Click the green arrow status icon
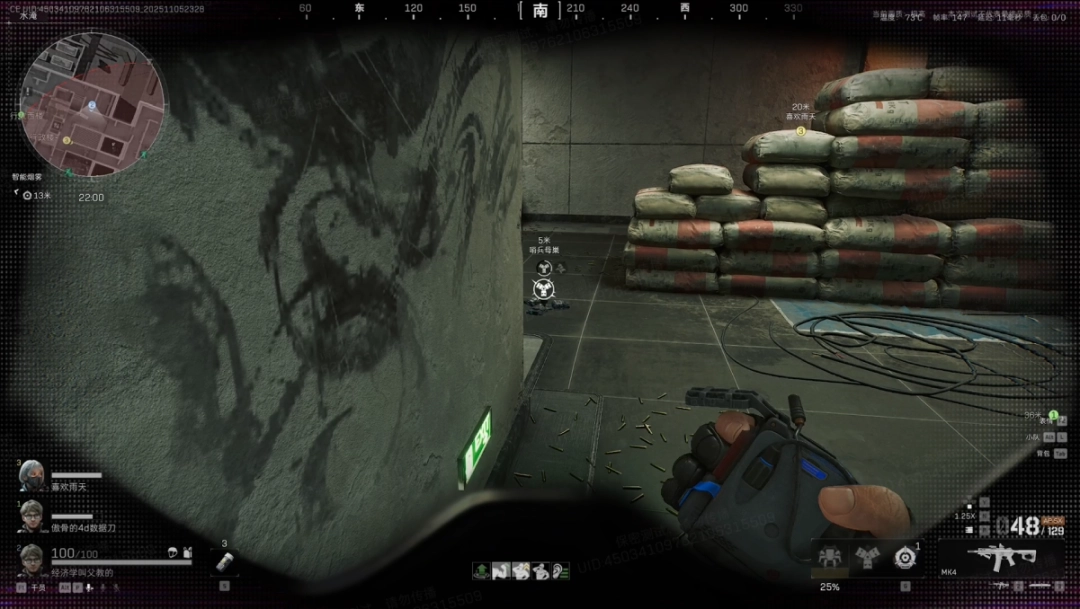1080x609 pixels. [x=482, y=570]
